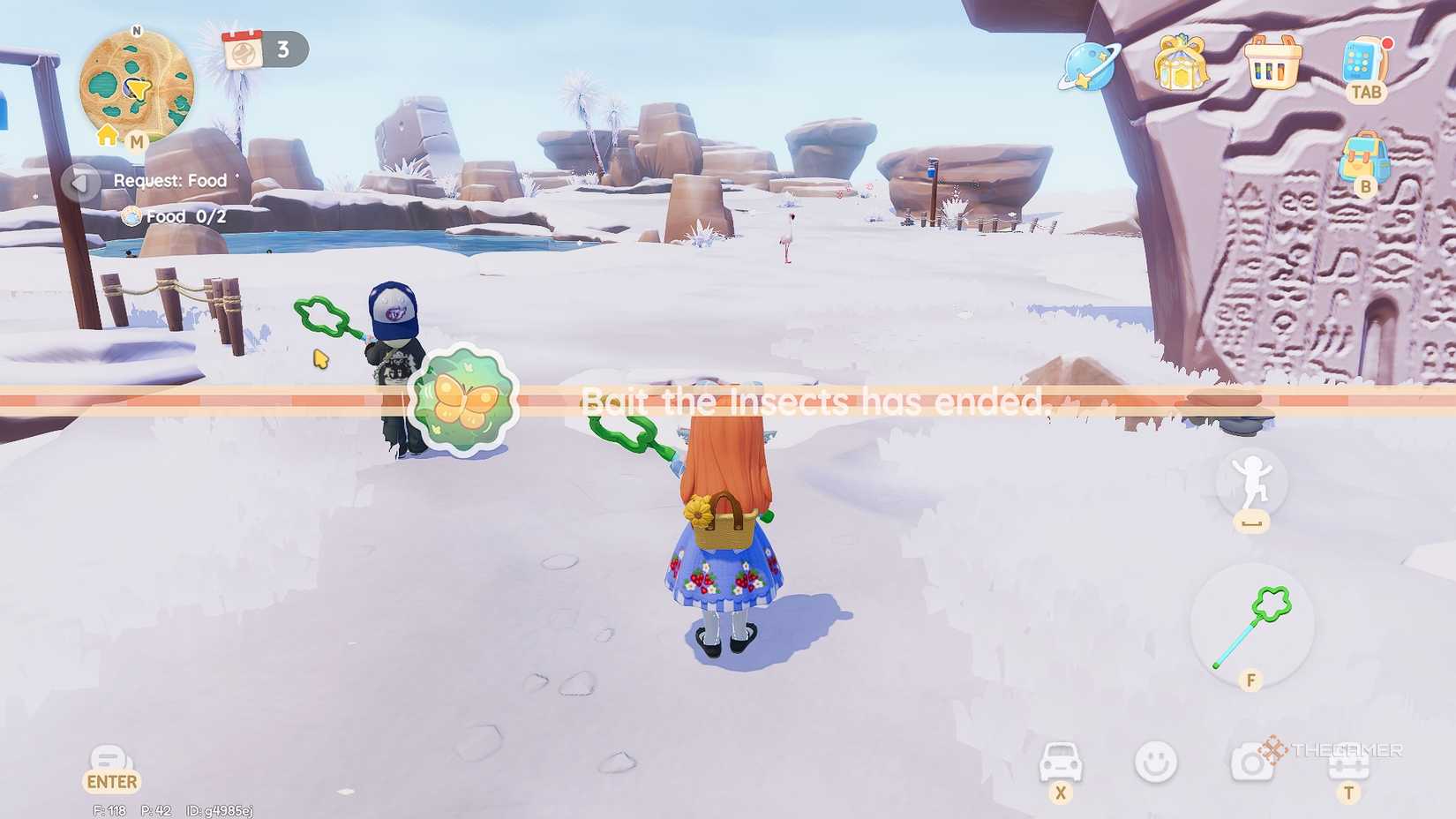This screenshot has width=1456, height=819.
Task: Open the full map with the M button
Action: 139,139
